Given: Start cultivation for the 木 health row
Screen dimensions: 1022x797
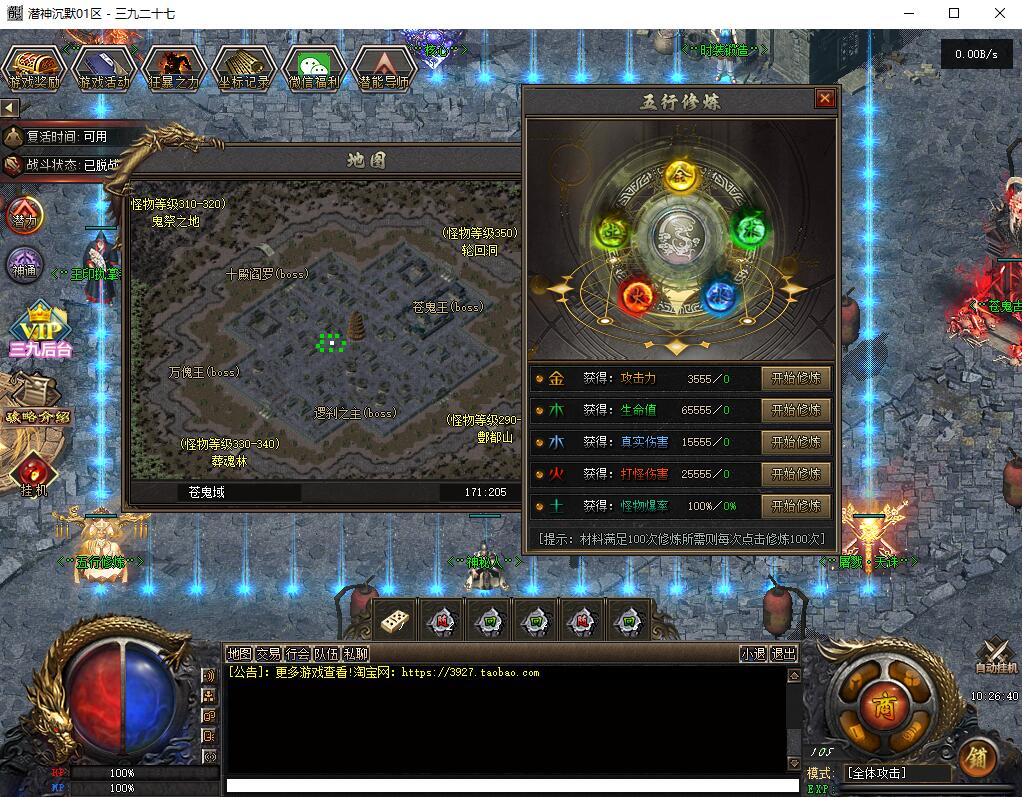Looking at the screenshot, I should click(795, 411).
